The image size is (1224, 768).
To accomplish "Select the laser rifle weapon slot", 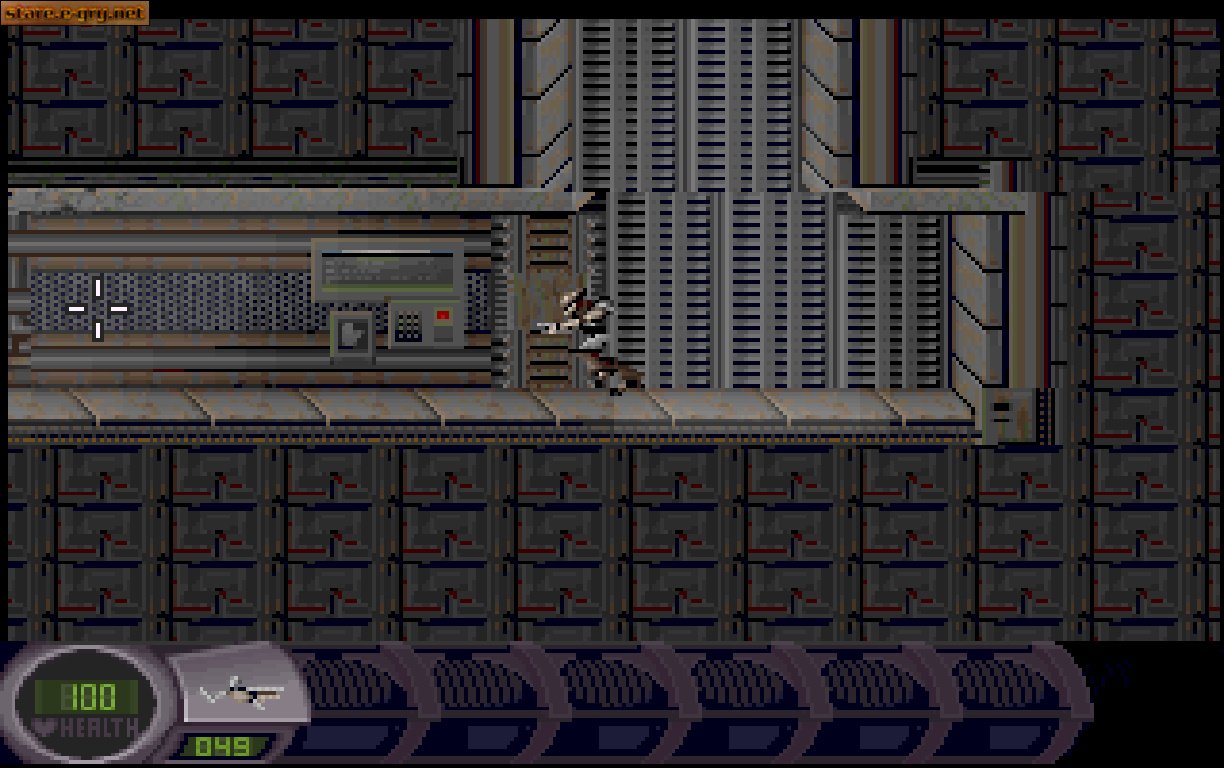I will 240,692.
